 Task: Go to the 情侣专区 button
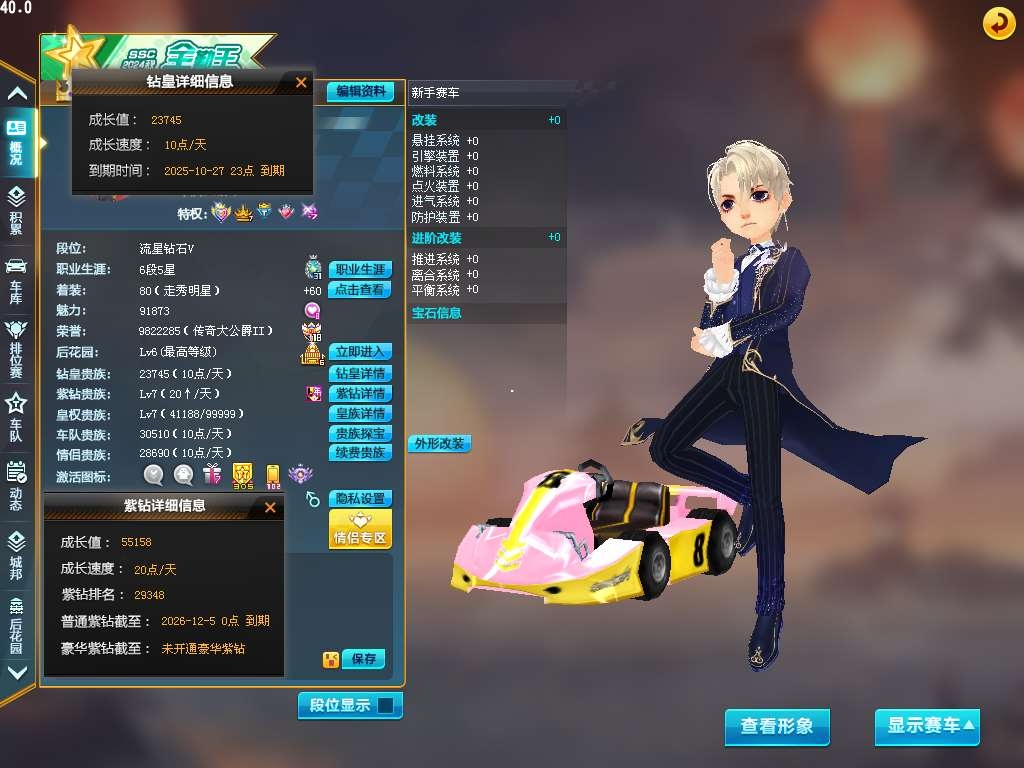coord(359,530)
